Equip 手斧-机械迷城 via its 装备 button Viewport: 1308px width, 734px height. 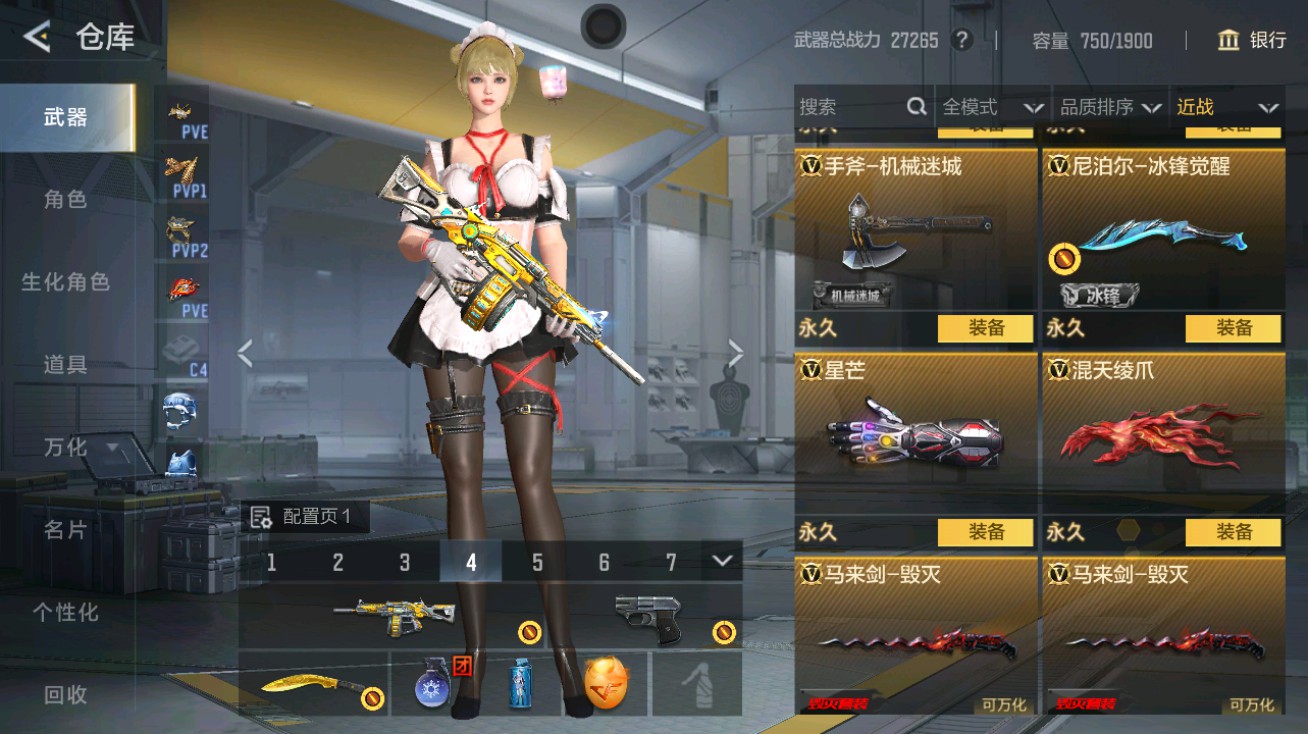(986, 327)
